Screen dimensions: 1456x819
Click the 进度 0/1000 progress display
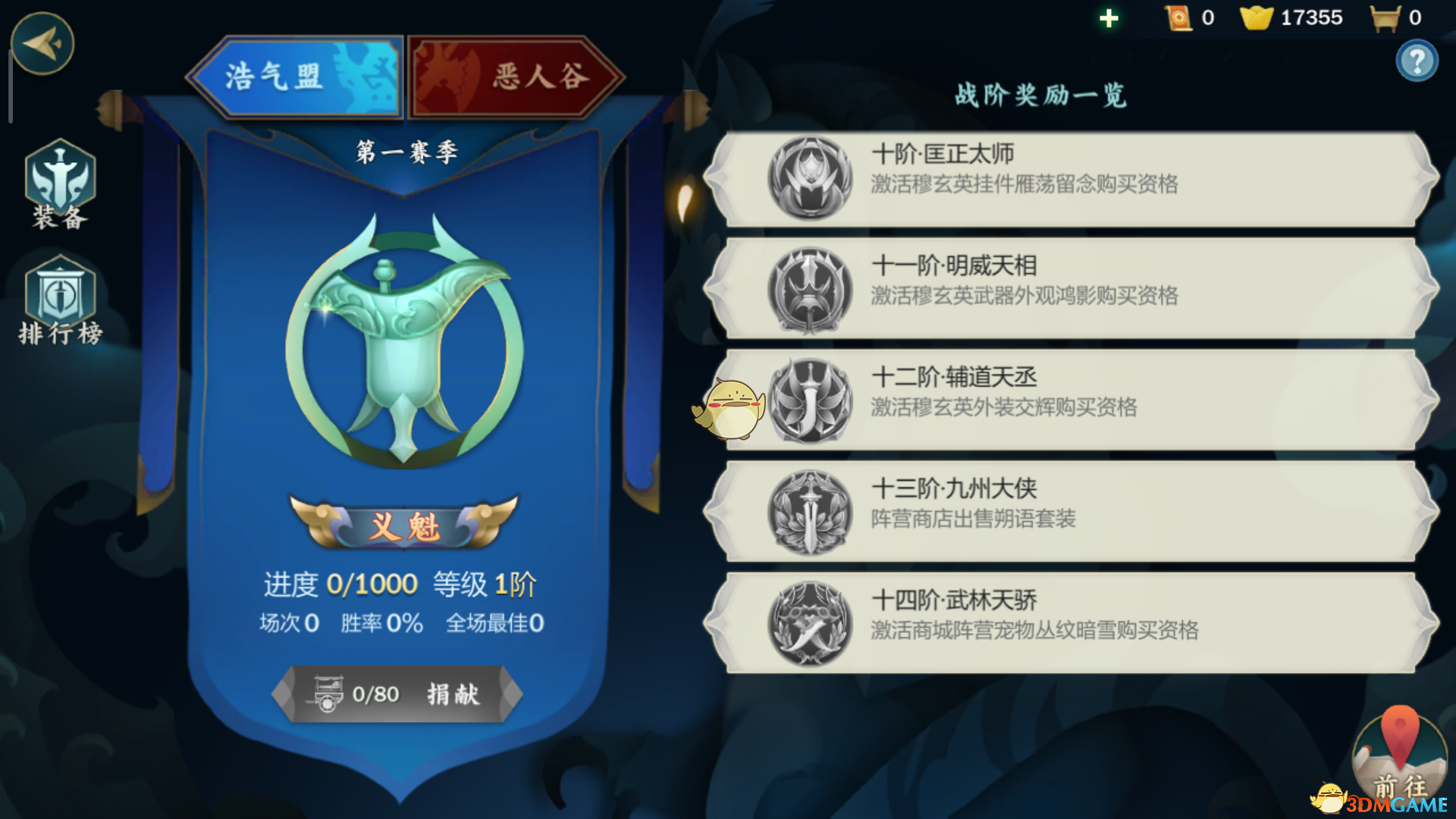341,584
